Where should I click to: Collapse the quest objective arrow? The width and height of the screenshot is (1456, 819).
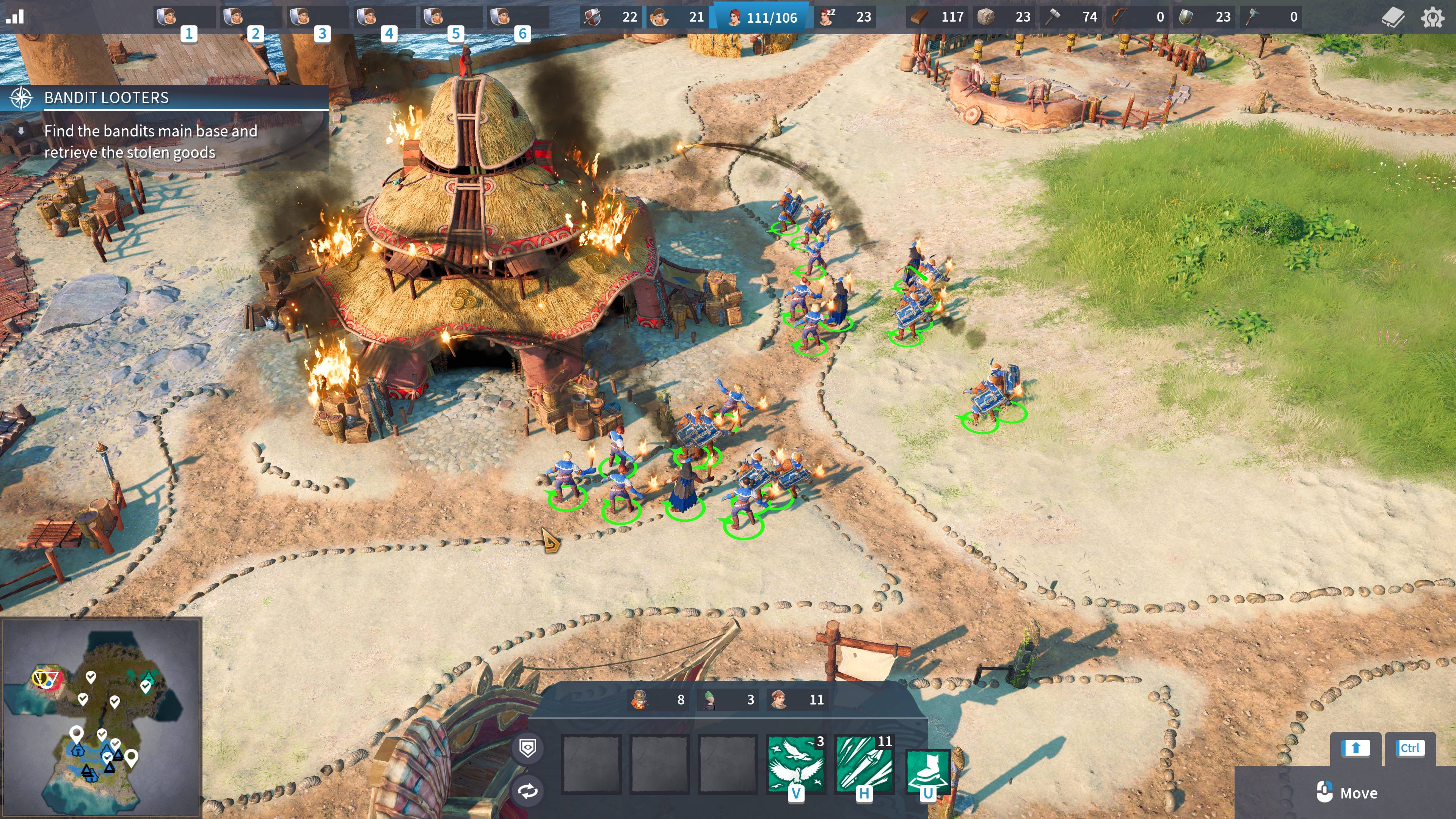(x=21, y=131)
